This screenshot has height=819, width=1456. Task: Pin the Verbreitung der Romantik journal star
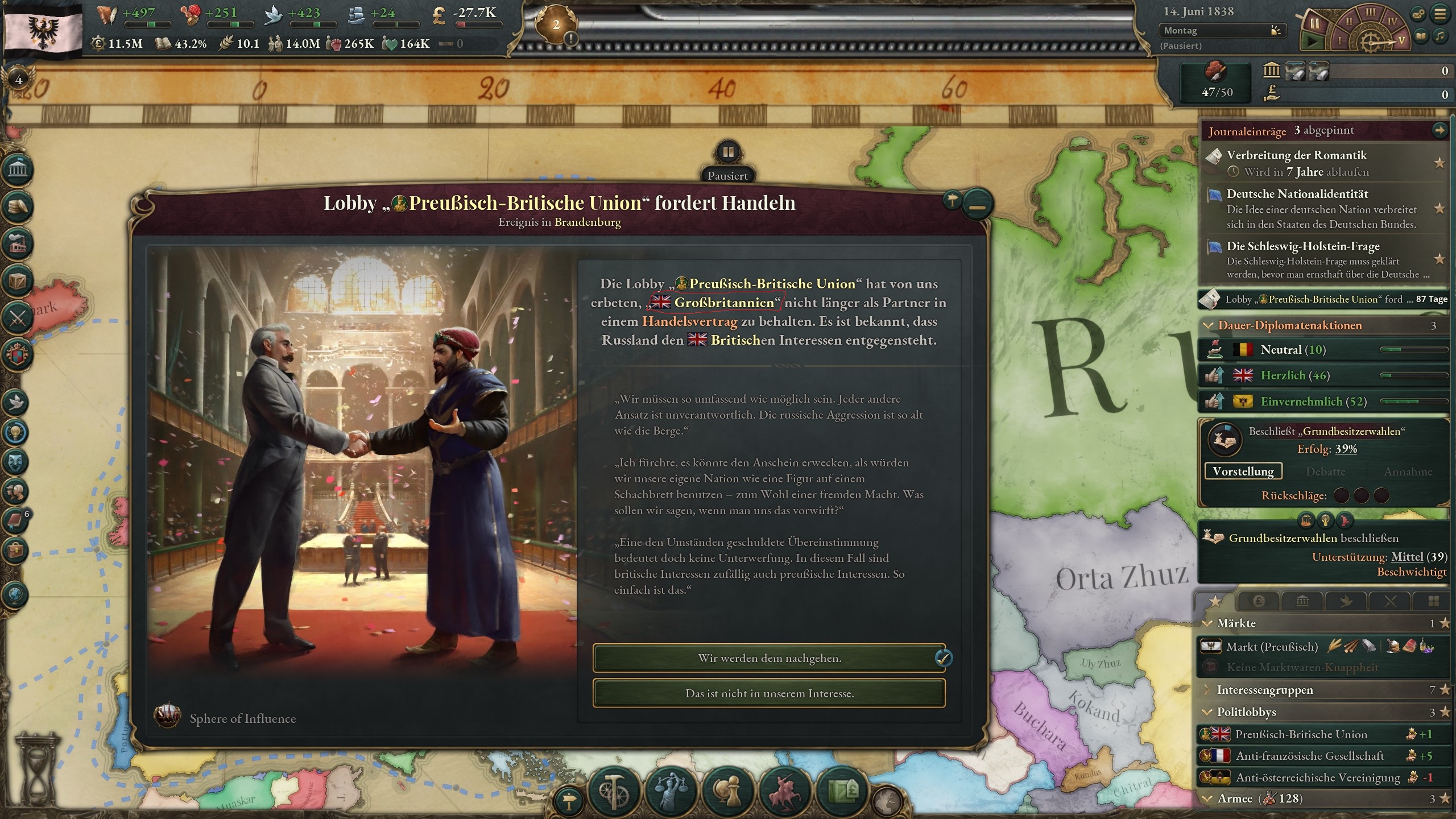1440,164
